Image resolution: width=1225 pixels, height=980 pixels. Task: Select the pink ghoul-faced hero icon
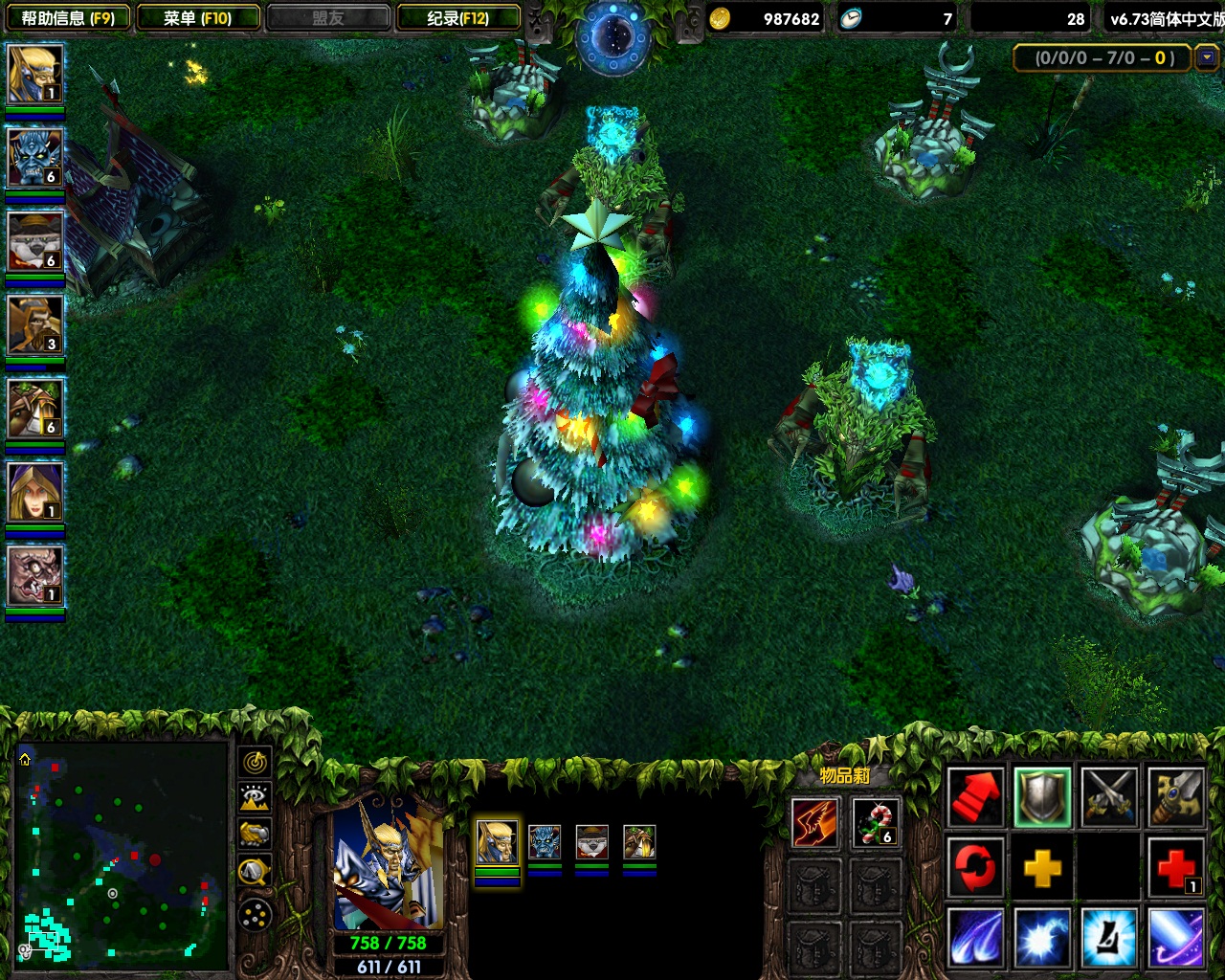tap(35, 575)
